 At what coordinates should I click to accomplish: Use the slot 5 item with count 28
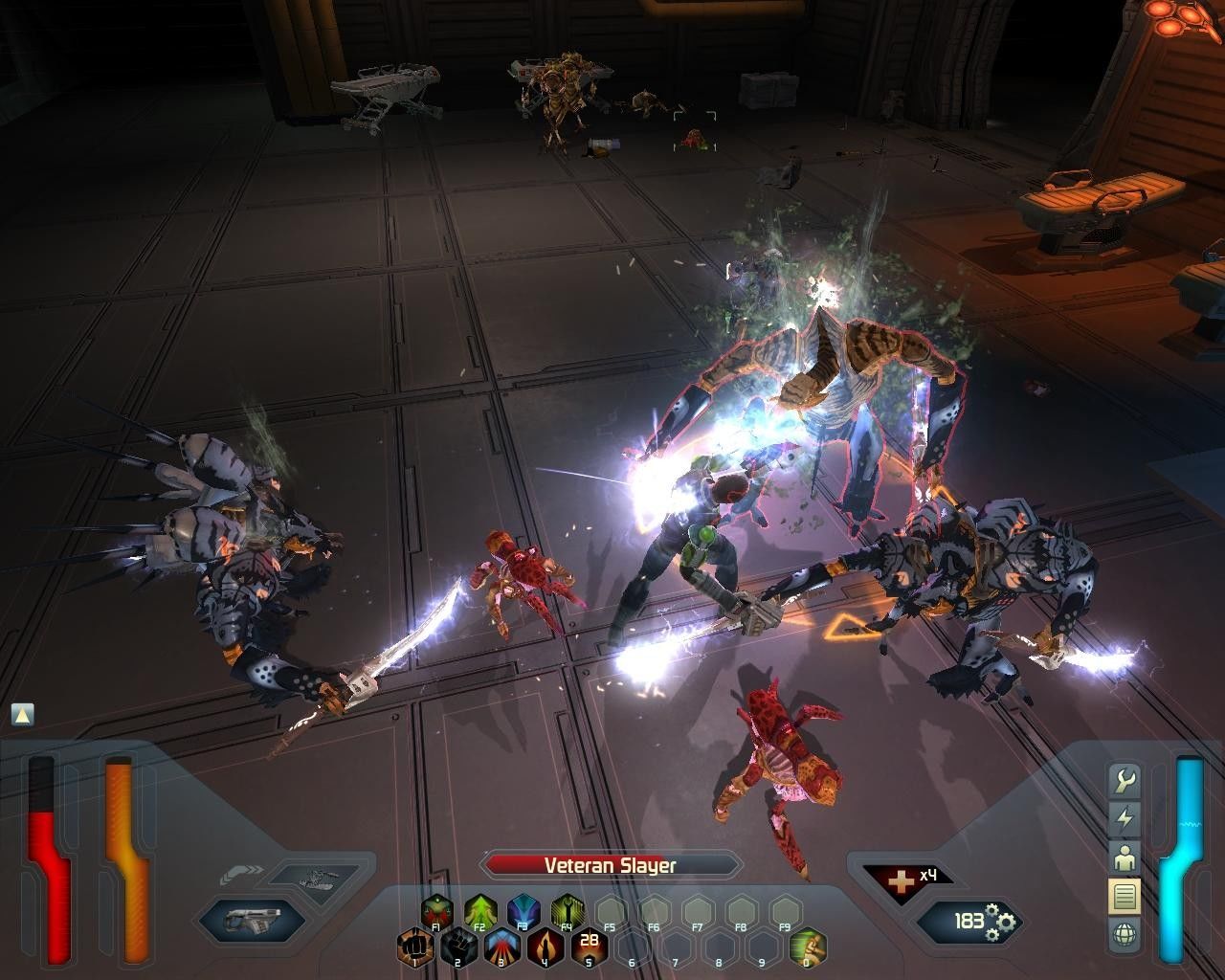coord(589,946)
